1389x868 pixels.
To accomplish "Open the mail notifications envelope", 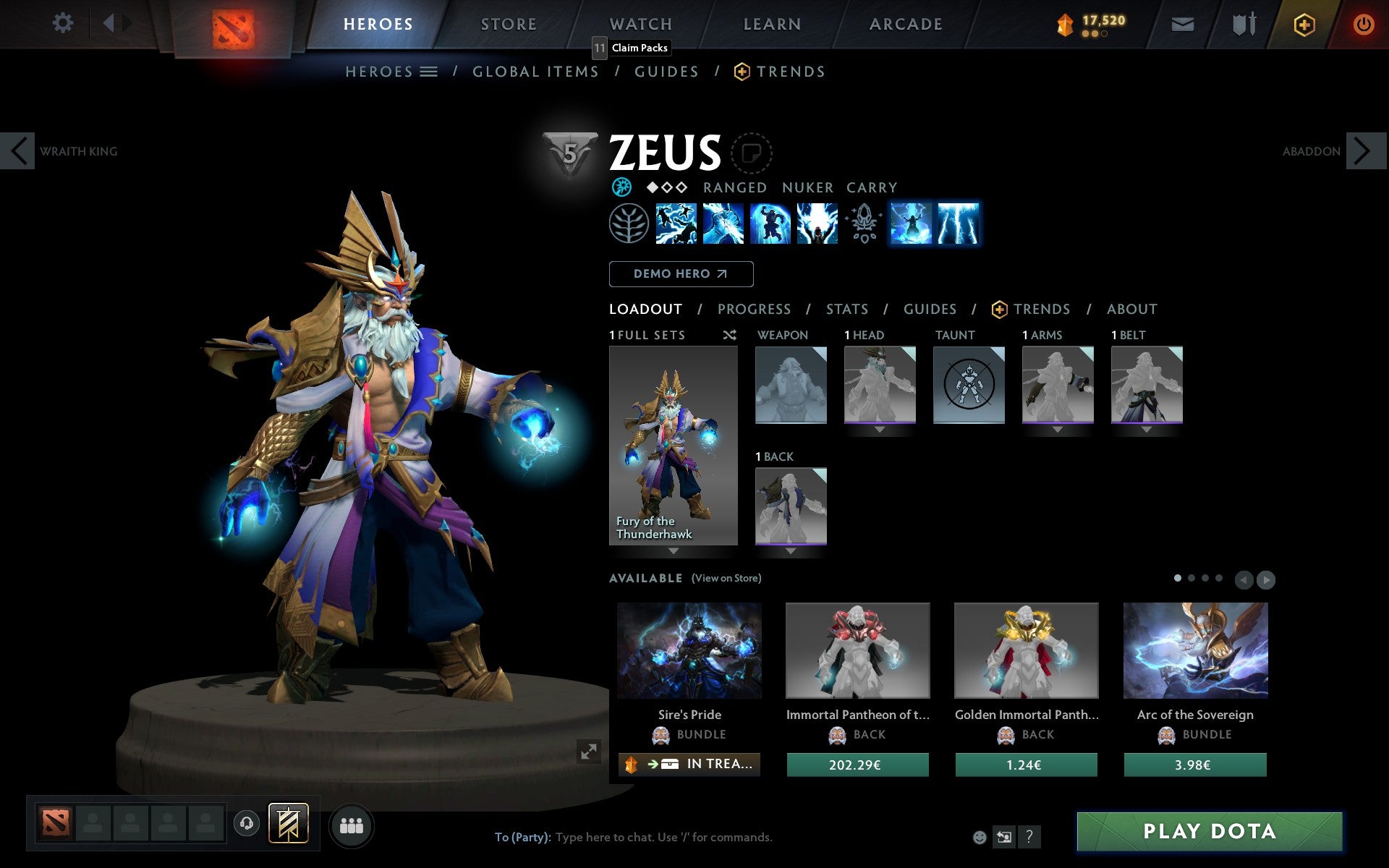I will pyautogui.click(x=1181, y=24).
